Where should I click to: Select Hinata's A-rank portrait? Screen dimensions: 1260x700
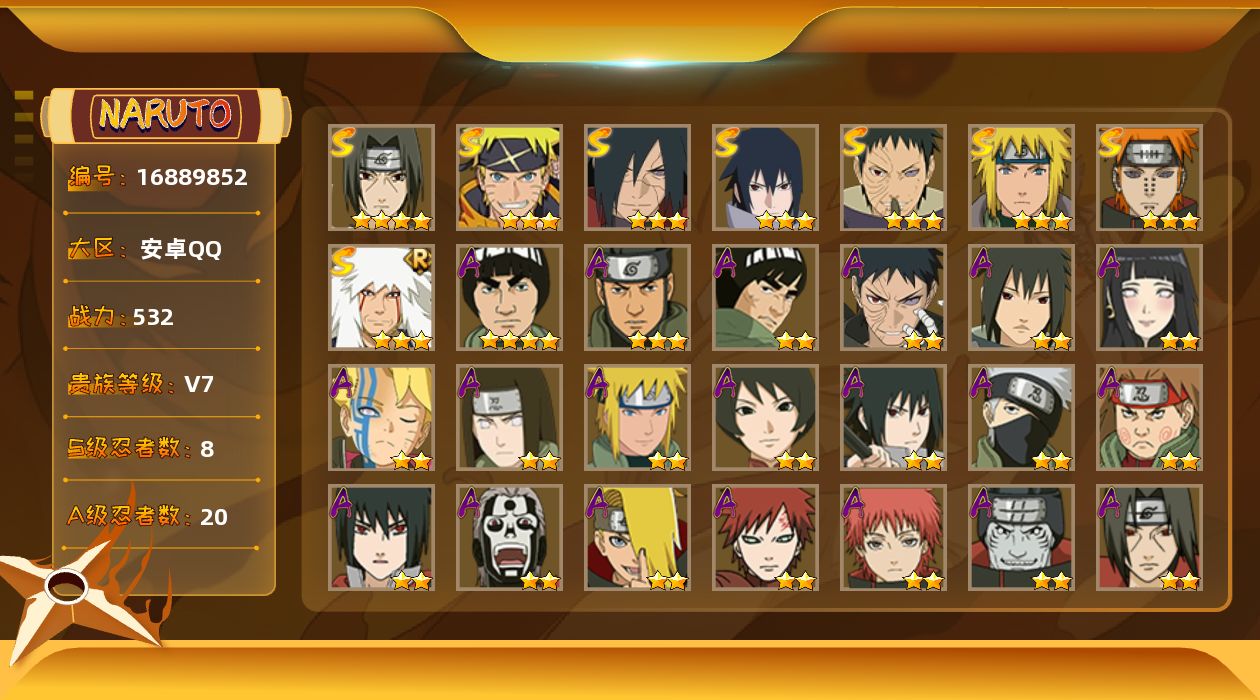click(x=1149, y=298)
